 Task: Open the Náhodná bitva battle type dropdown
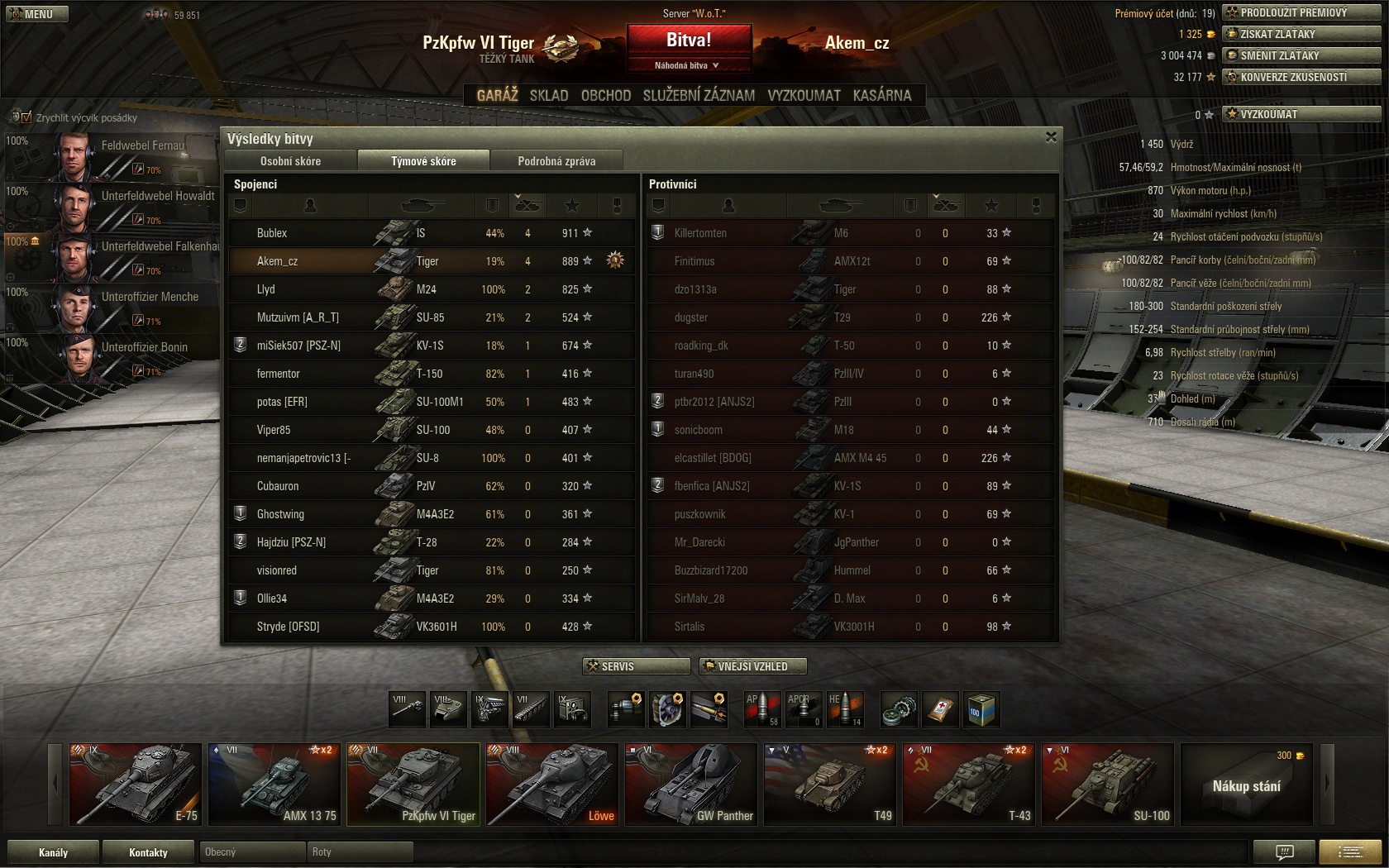688,65
